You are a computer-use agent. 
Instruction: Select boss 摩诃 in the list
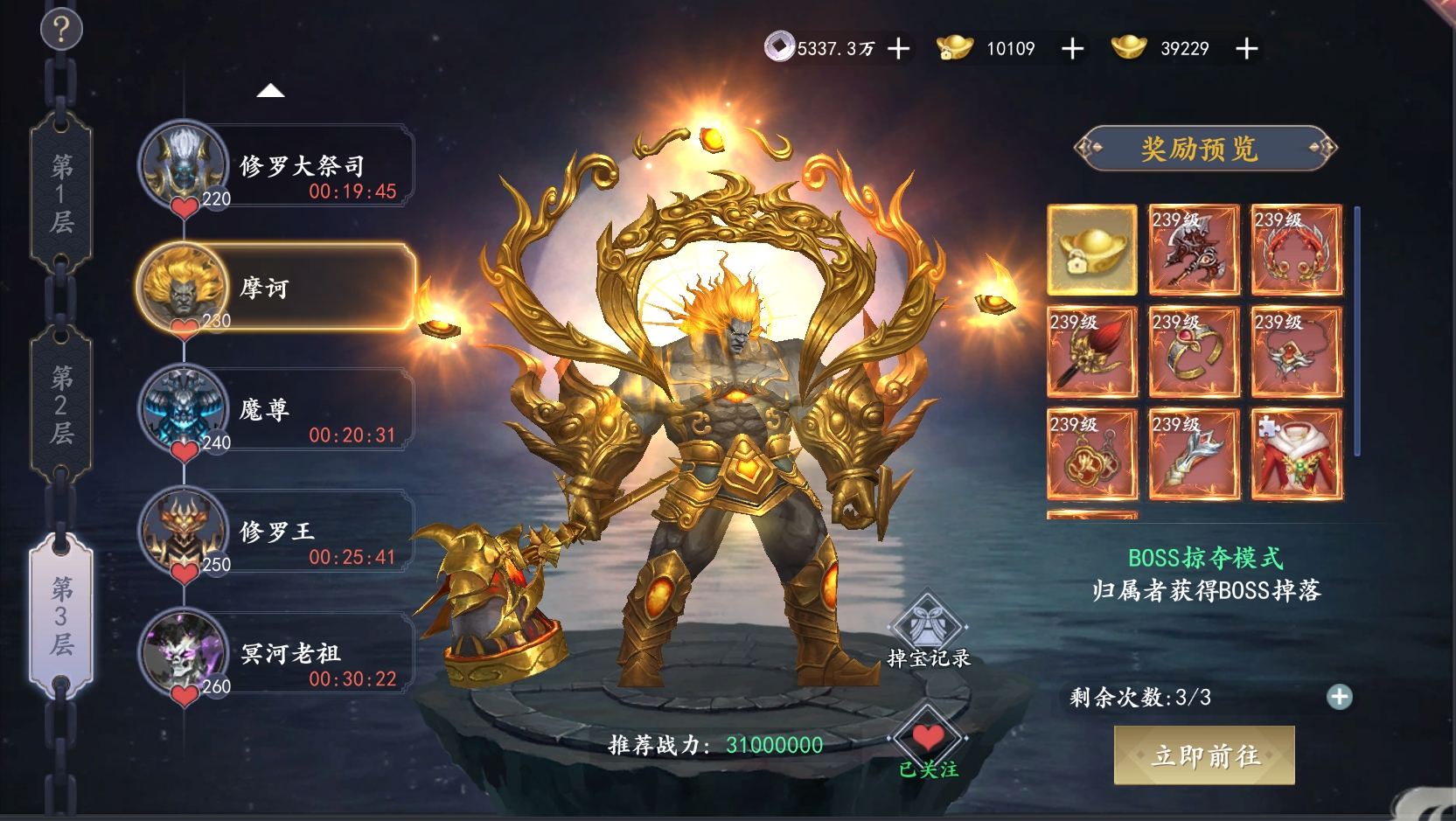click(277, 288)
